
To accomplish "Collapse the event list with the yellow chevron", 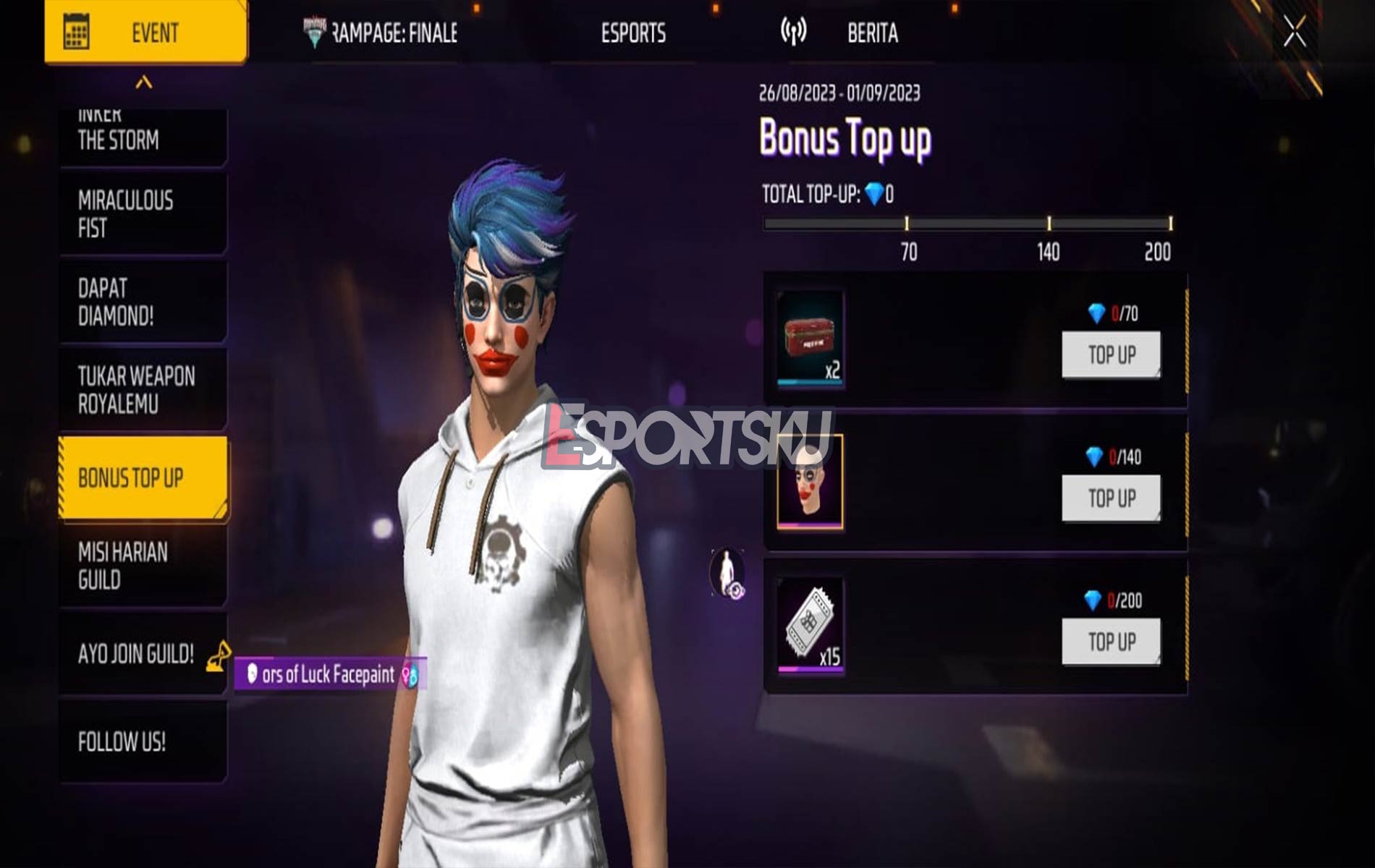I will point(143,82).
